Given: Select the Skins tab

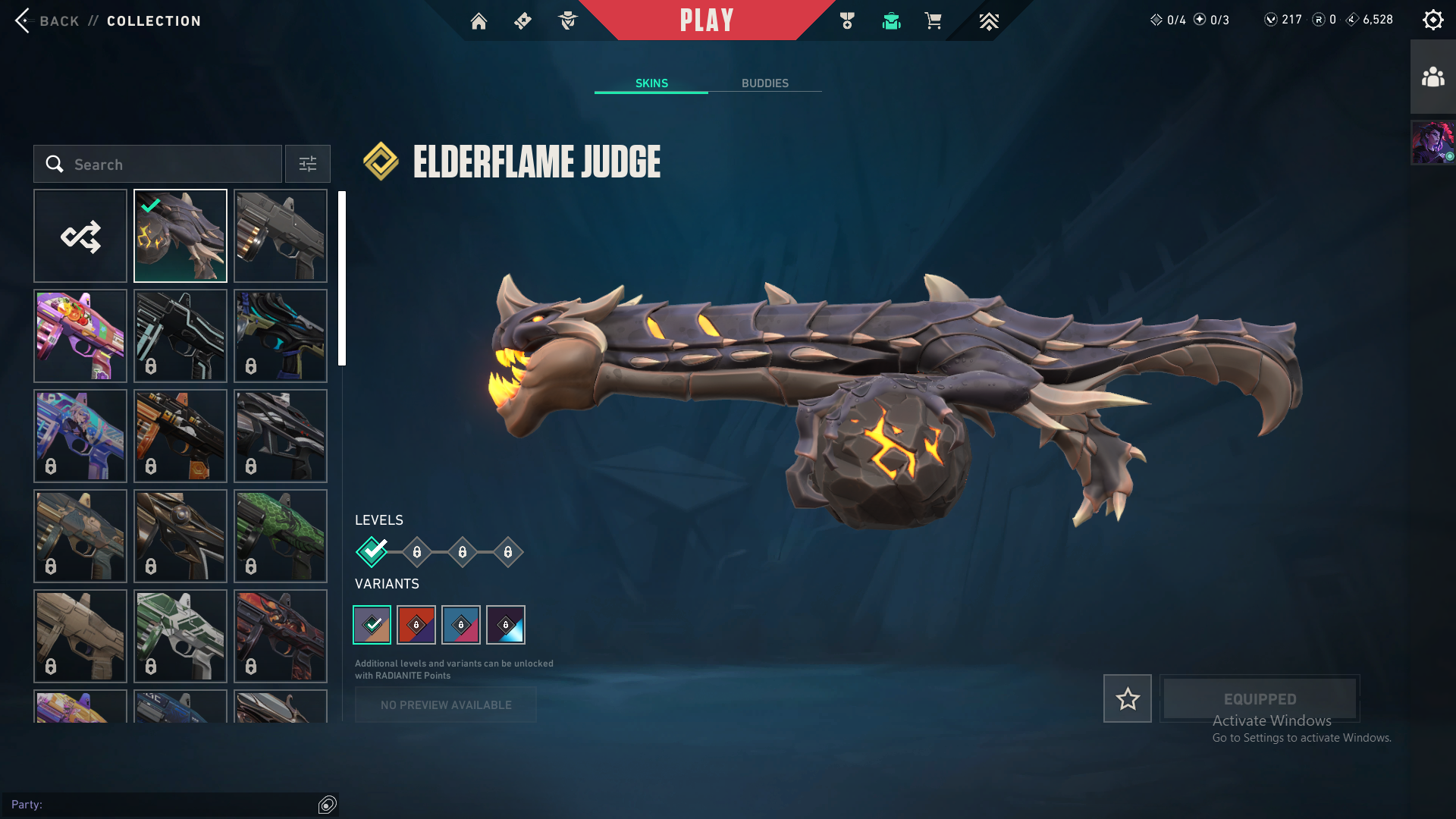Looking at the screenshot, I should 651,83.
